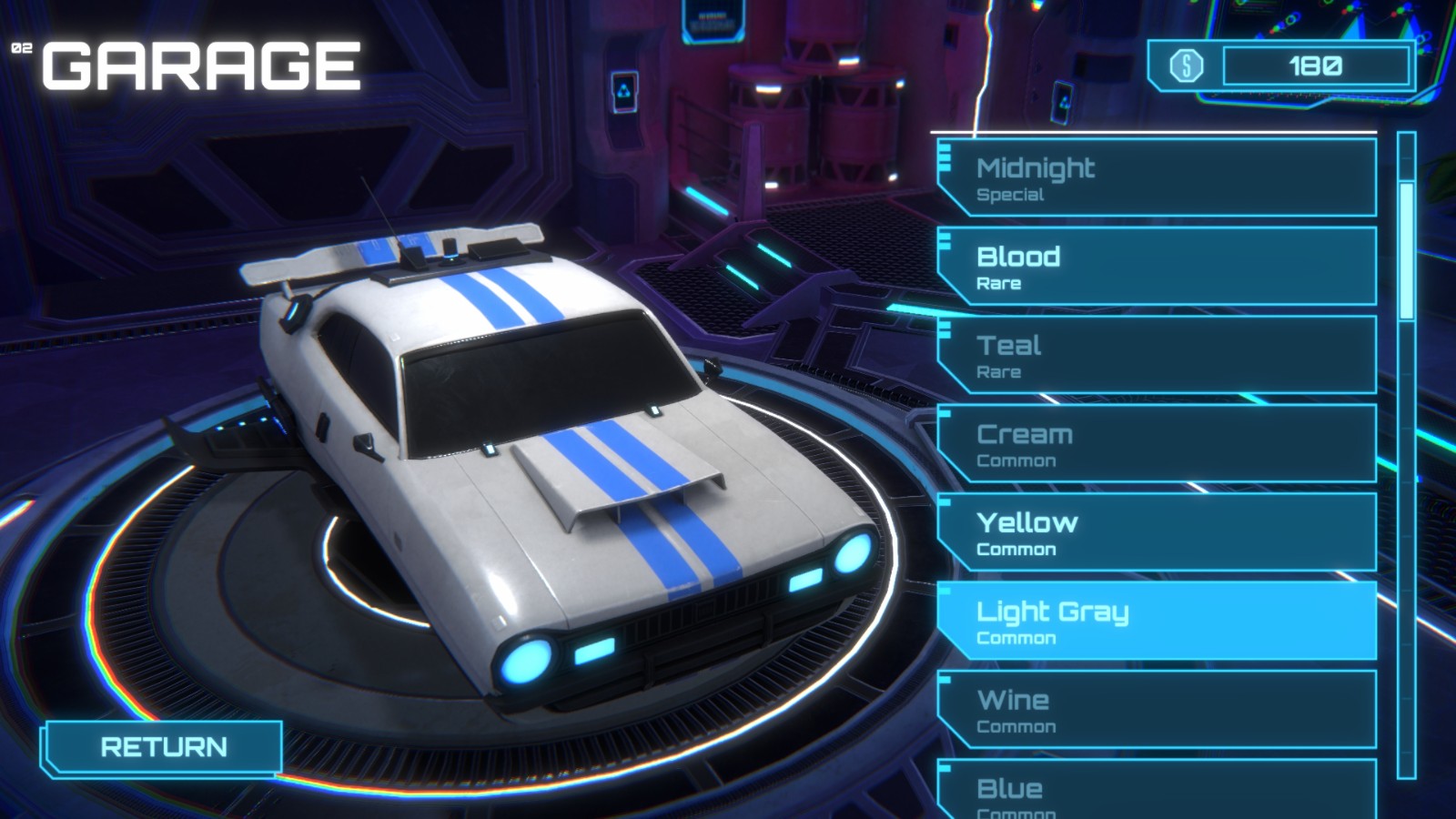Screen dimensions: 1456x819
Task: Click the rarity label under Midnight
Action: click(x=1010, y=194)
